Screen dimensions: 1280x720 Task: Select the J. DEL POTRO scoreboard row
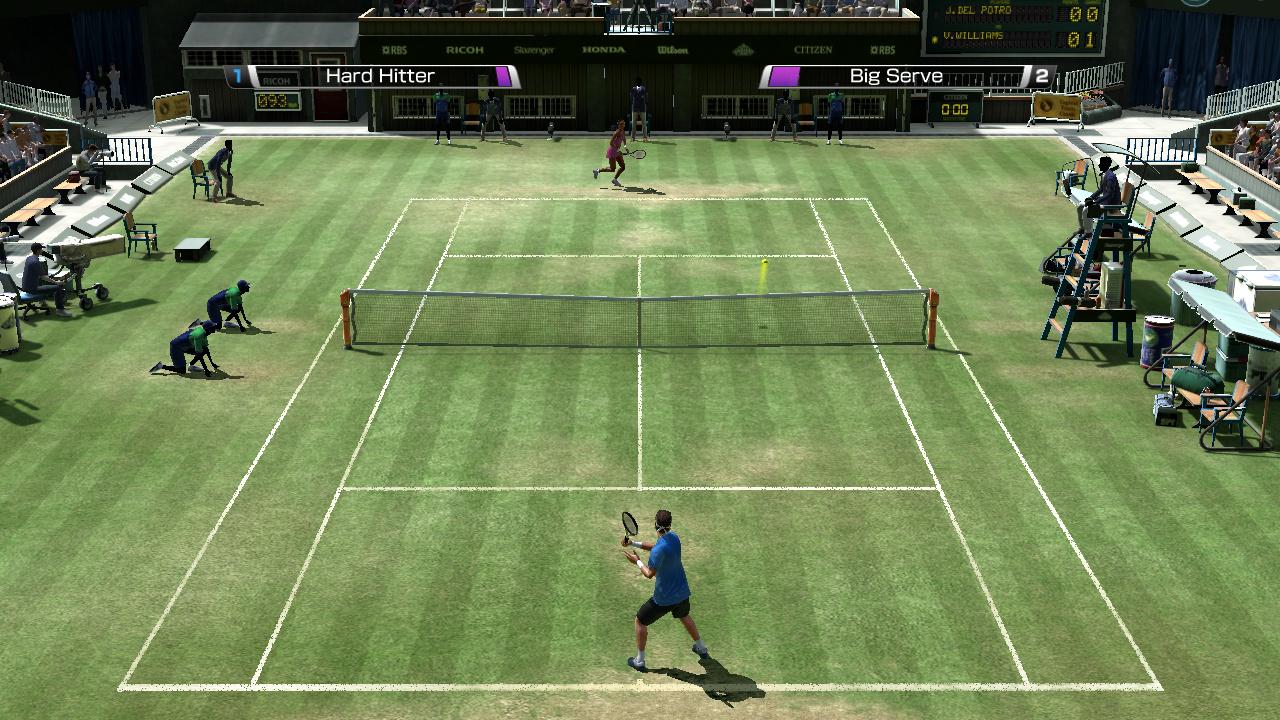(980, 12)
